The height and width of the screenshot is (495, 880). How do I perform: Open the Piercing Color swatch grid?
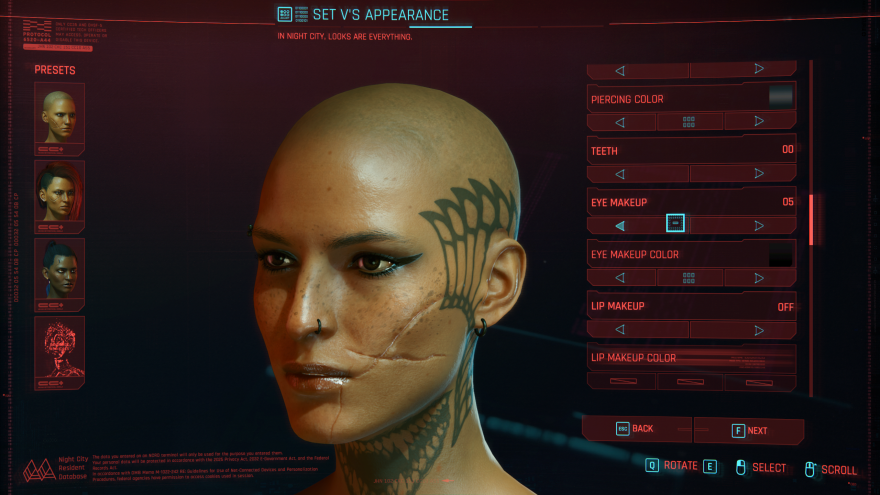tap(689, 122)
